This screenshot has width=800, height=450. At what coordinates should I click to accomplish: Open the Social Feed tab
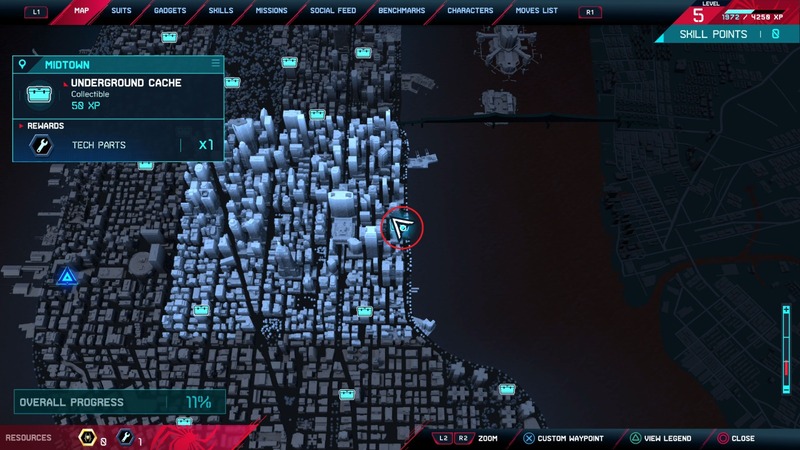tap(332, 11)
